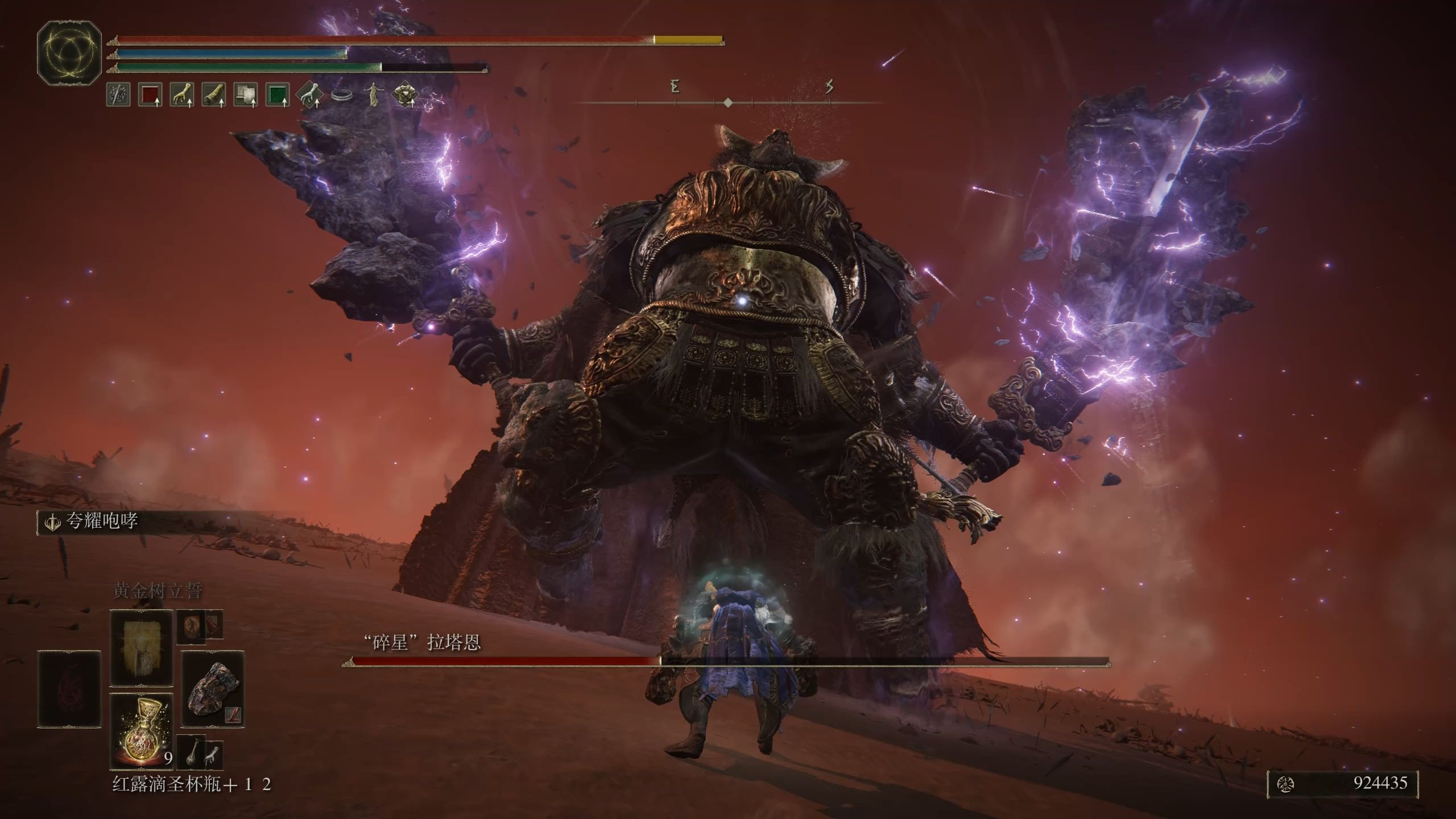The height and width of the screenshot is (819, 1456).
Task: Inspect the yellow forearm buff icon
Action: [x=214, y=95]
